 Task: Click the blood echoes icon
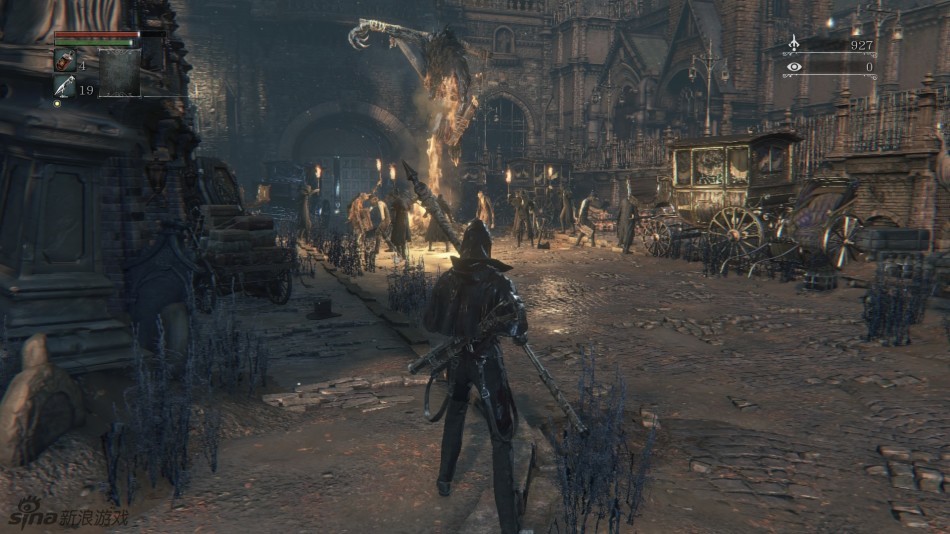pyautogui.click(x=794, y=44)
